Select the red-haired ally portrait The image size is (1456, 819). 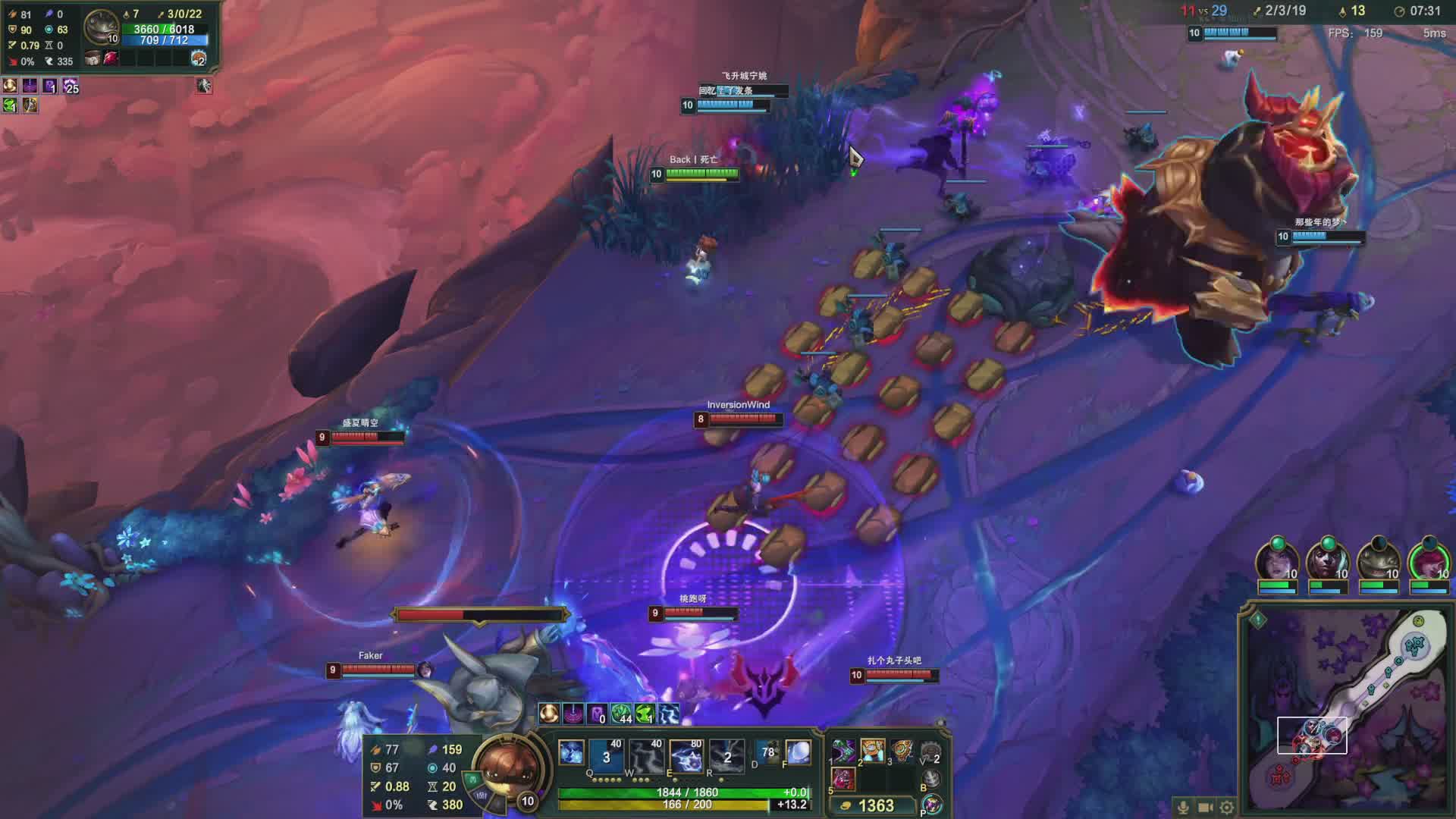(1429, 563)
